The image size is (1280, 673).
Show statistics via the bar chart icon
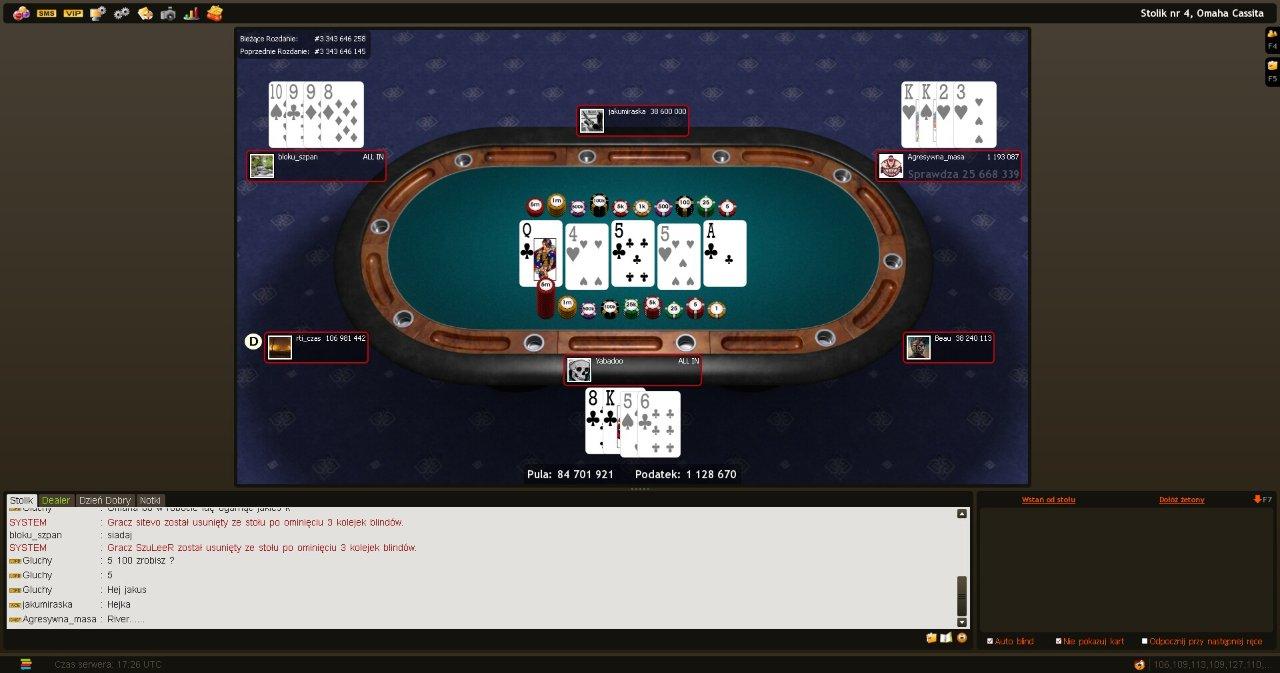[x=191, y=13]
